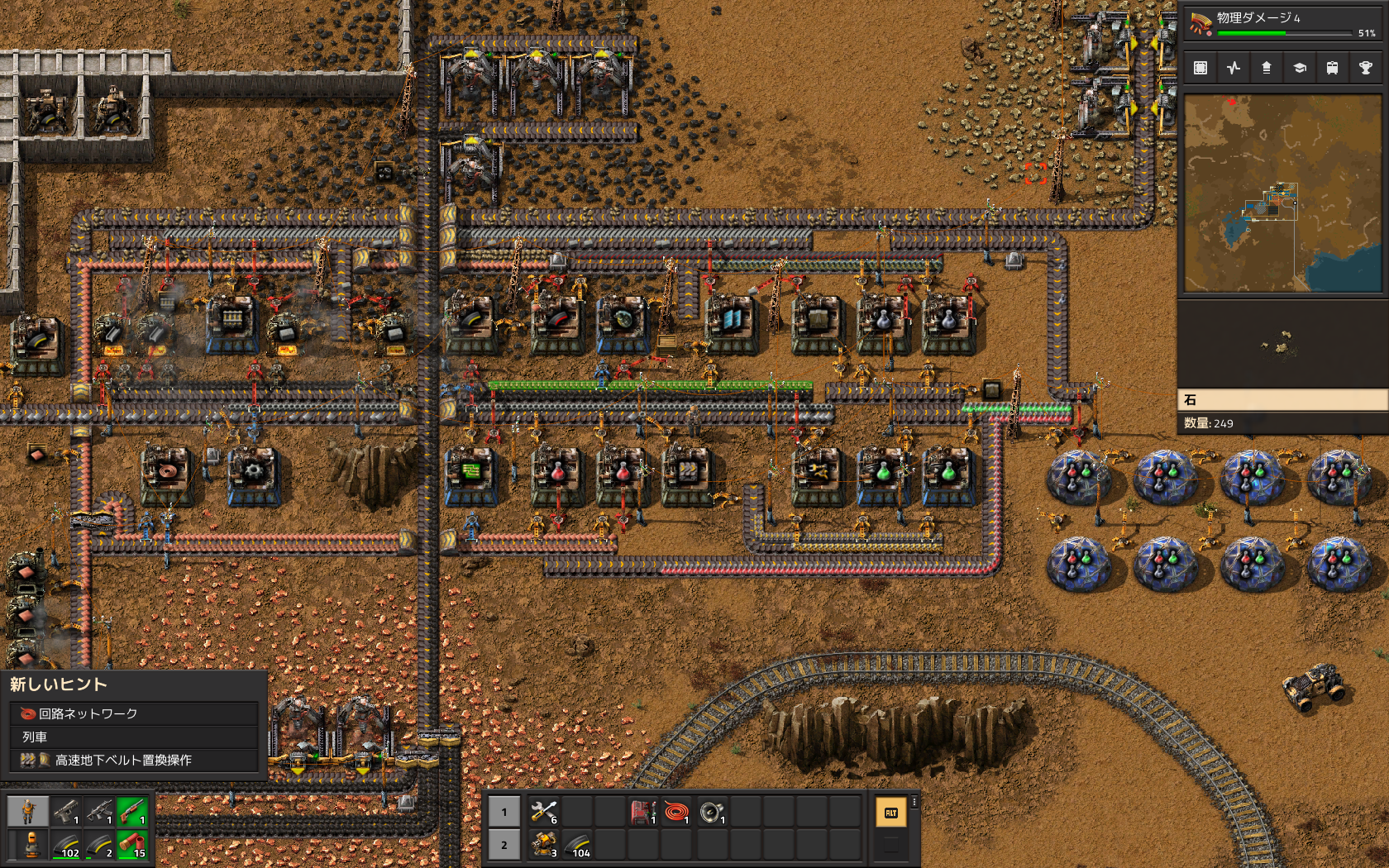Switch quickbar row with the 1 button

coord(504,812)
